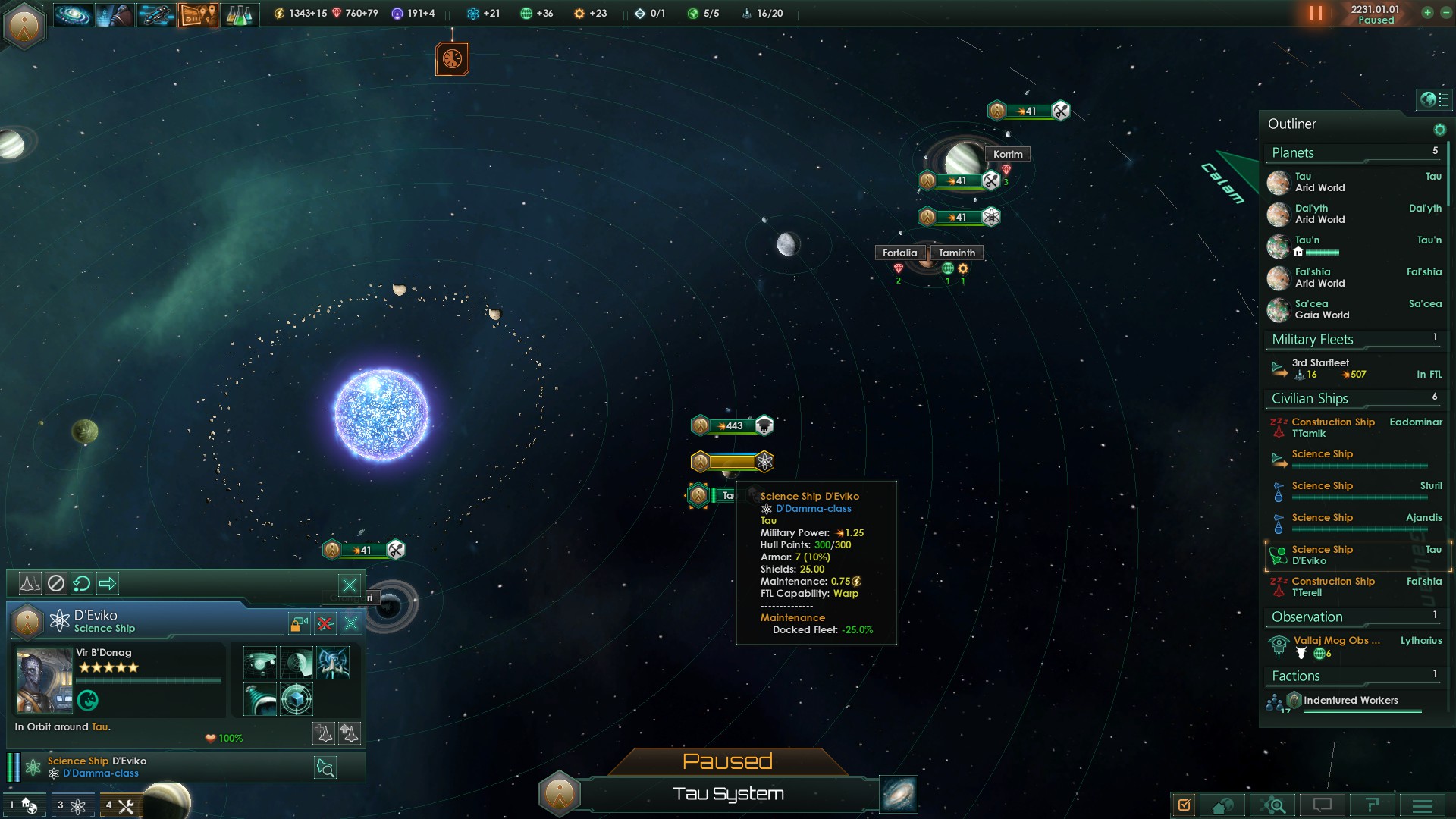Screen dimensions: 1456x819
Task: Open the empire government emblem button
Action: tap(24, 27)
